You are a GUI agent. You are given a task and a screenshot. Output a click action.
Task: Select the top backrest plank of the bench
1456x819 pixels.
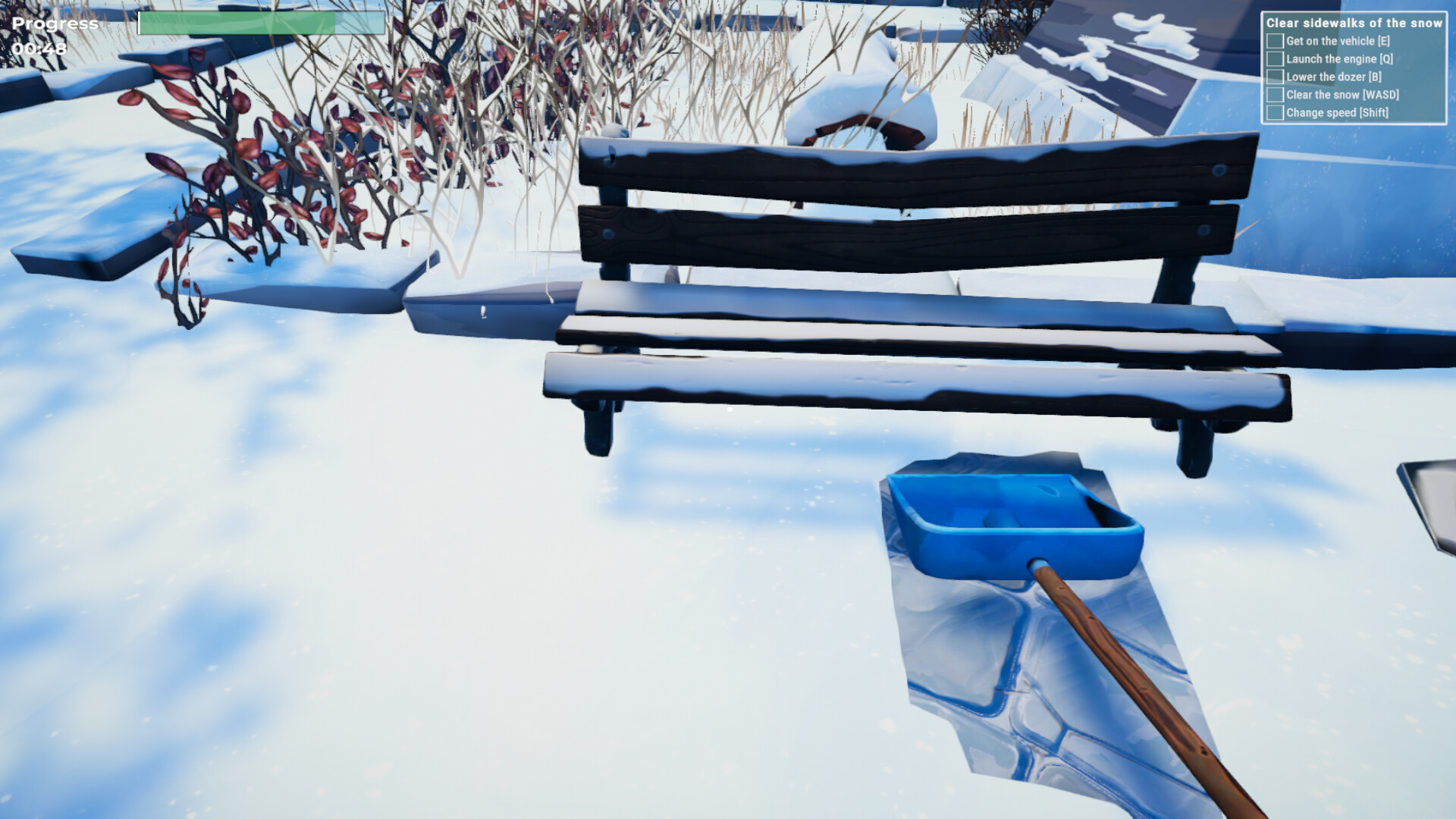click(910, 167)
